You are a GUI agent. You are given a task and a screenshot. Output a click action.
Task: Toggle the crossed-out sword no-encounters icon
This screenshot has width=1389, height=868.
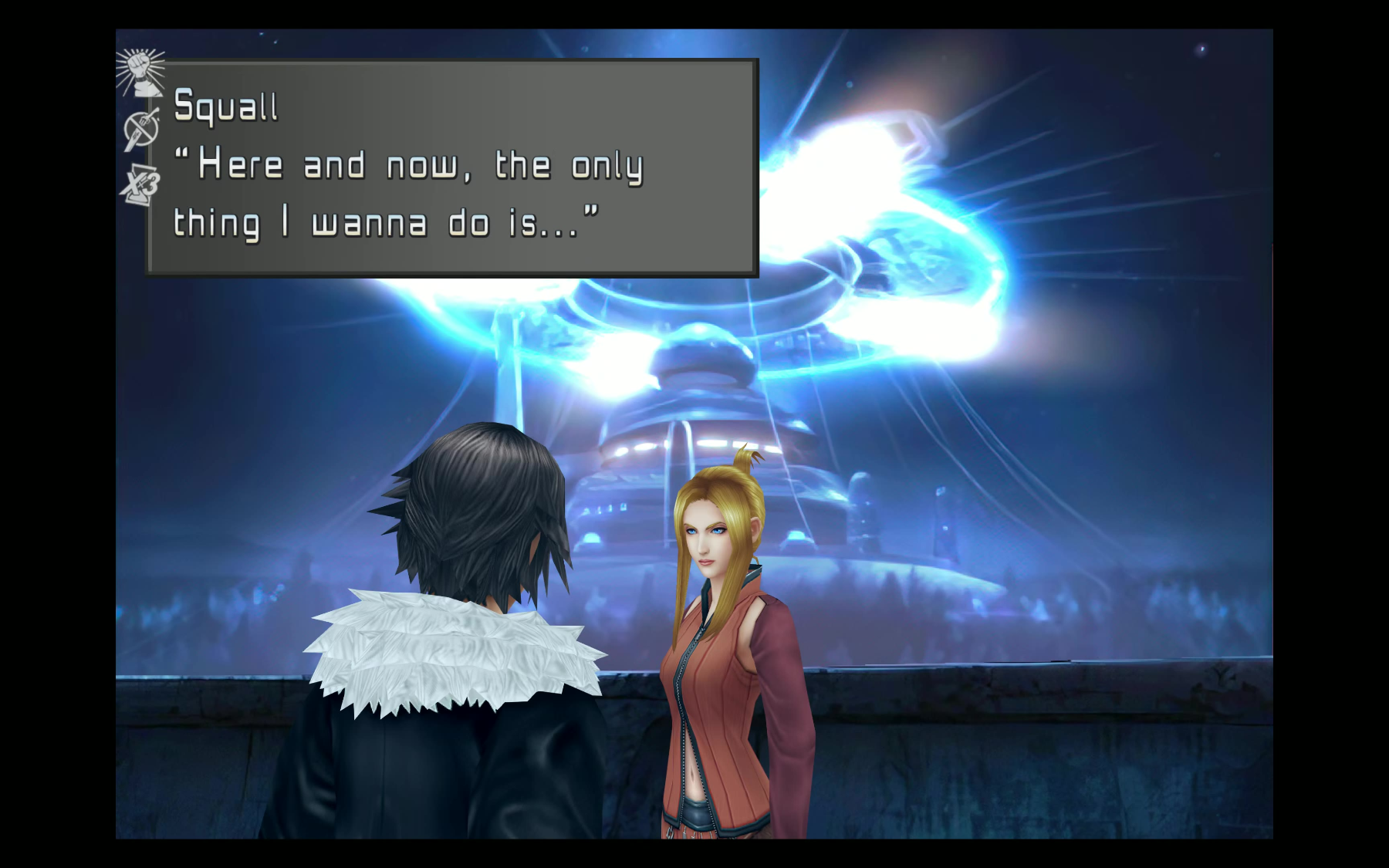141,128
